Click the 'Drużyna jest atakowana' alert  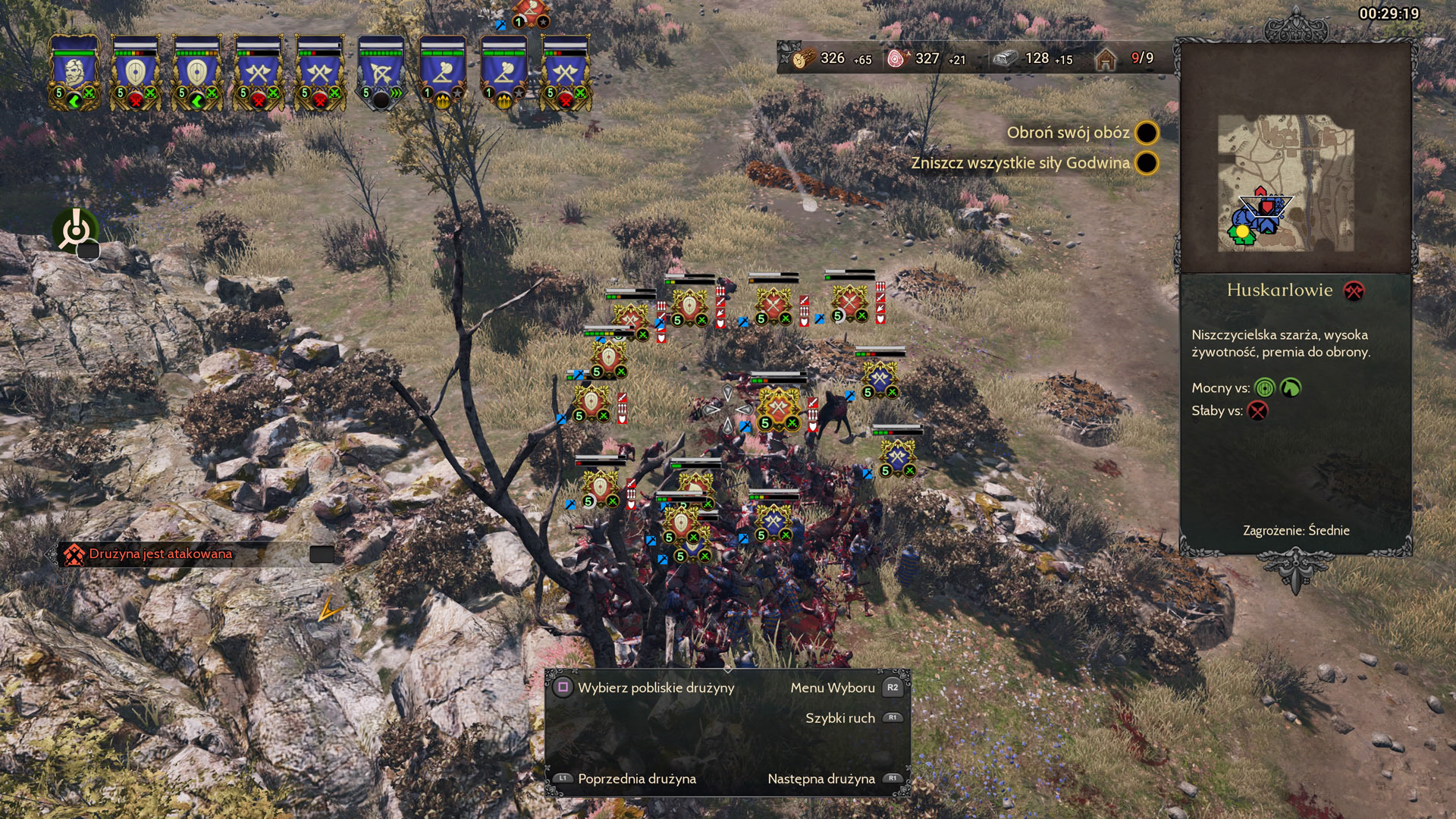tap(161, 554)
